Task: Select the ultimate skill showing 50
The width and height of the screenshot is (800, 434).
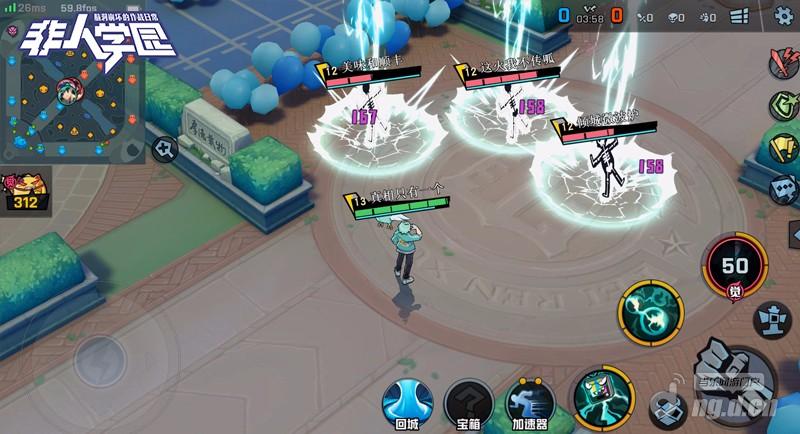Action: coord(735,267)
